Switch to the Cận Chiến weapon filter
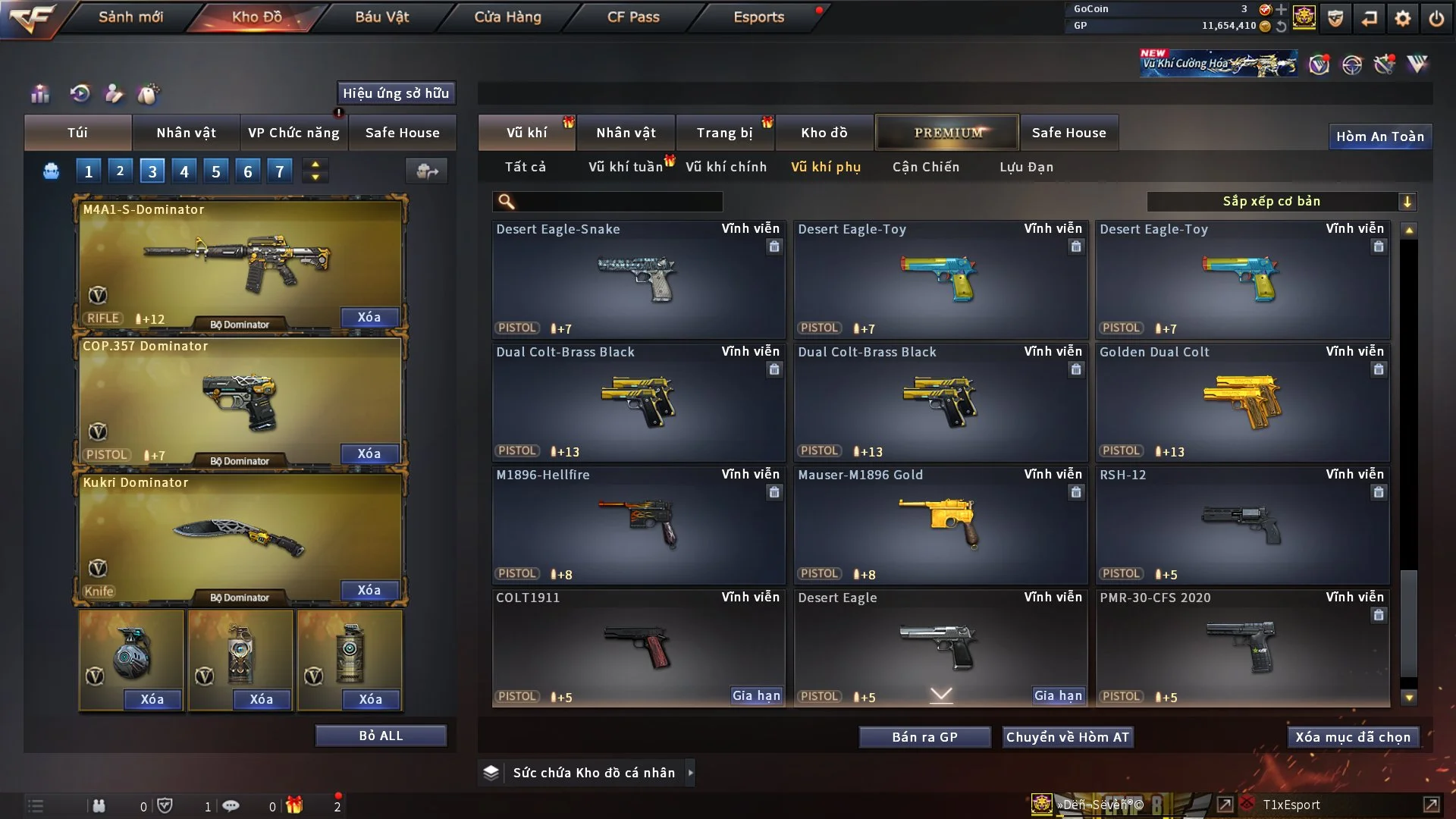This screenshot has height=819, width=1456. coord(925,167)
